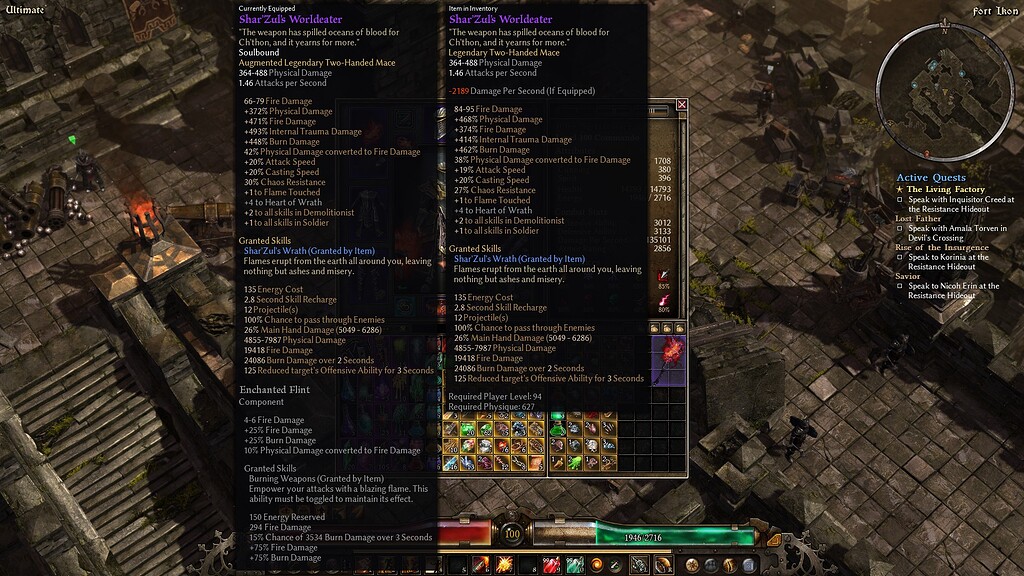Click the orange swirl hotbar button

pos(597,565)
